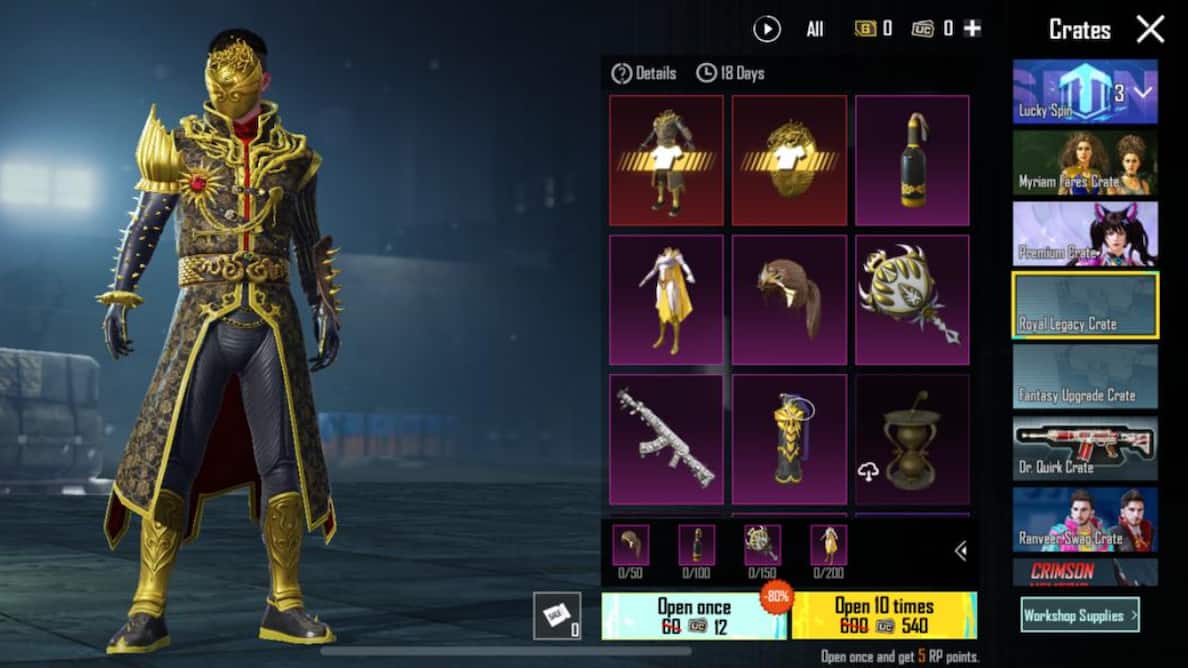1188x668 pixels.
Task: Open the crate once for 12 UC
Action: (x=694, y=616)
